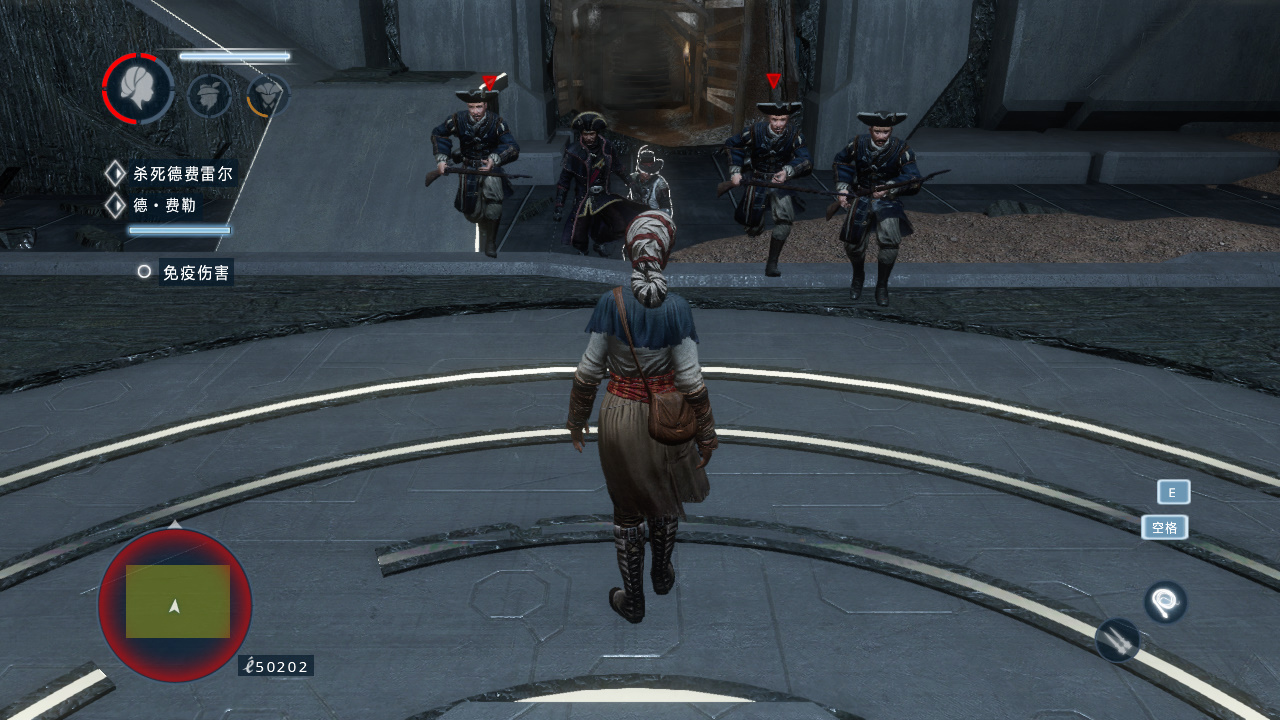Select the whip tool icon
The width and height of the screenshot is (1280, 720).
[x=1165, y=602]
